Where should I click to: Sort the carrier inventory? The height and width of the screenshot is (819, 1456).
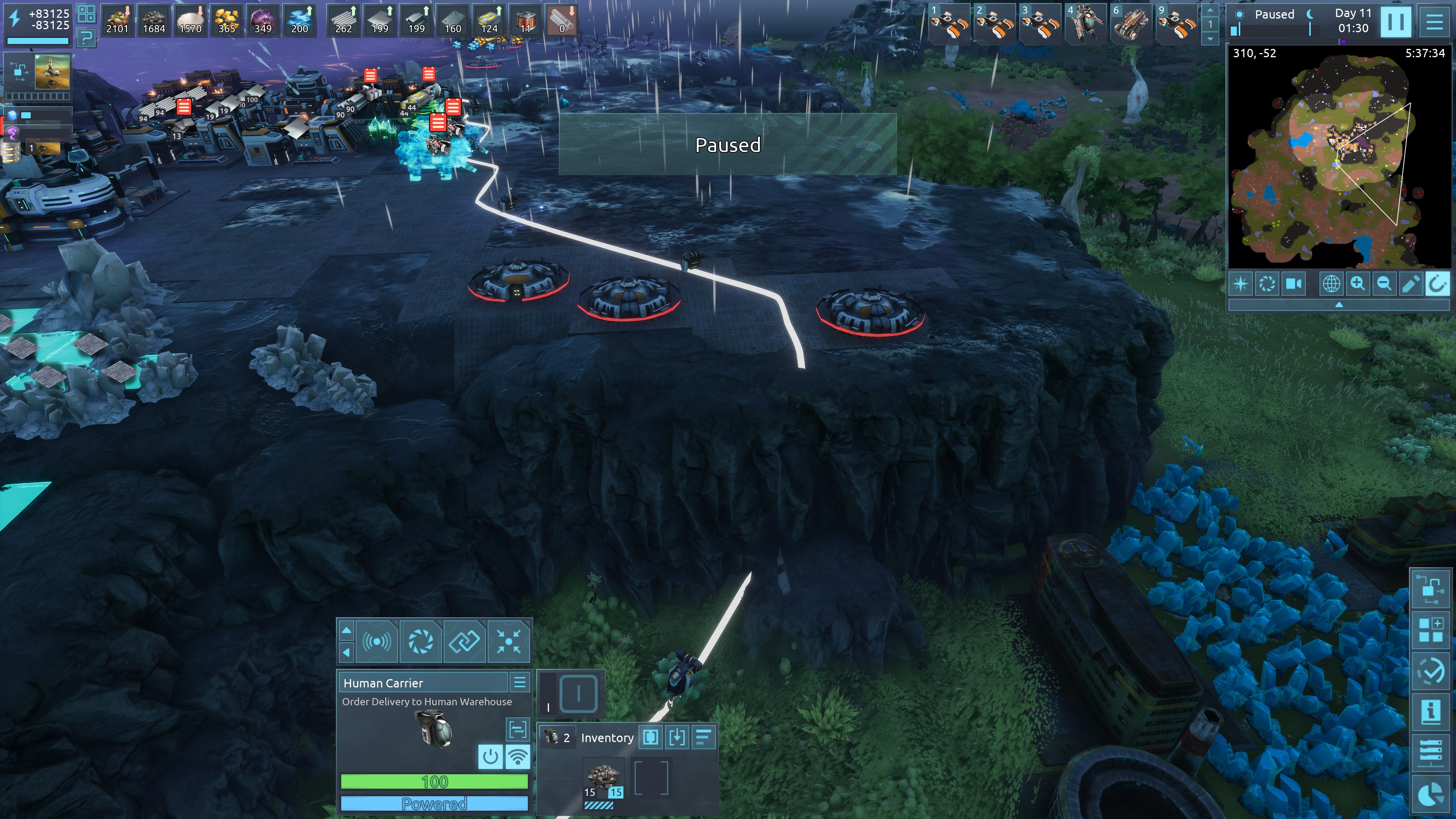pos(703,737)
